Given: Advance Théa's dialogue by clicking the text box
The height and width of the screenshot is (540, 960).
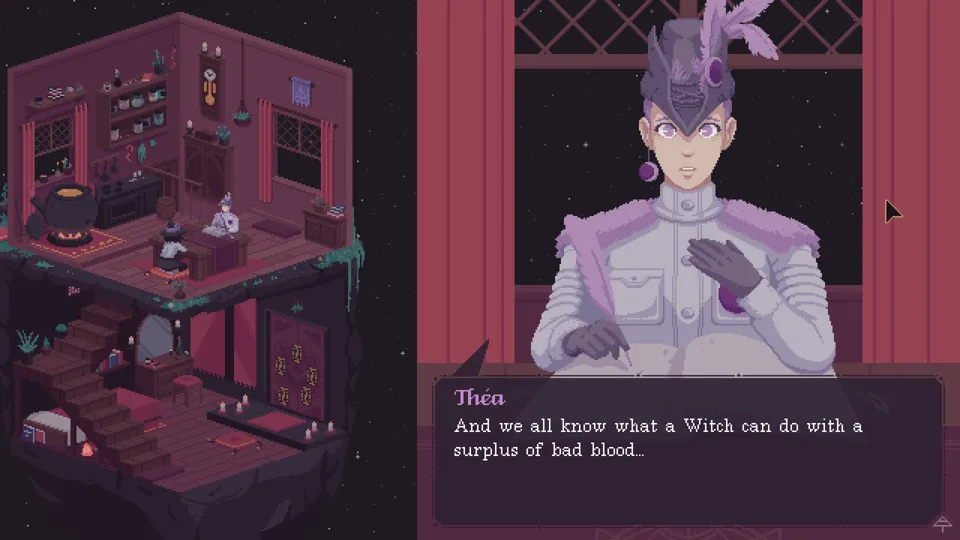Looking at the screenshot, I should (x=687, y=452).
